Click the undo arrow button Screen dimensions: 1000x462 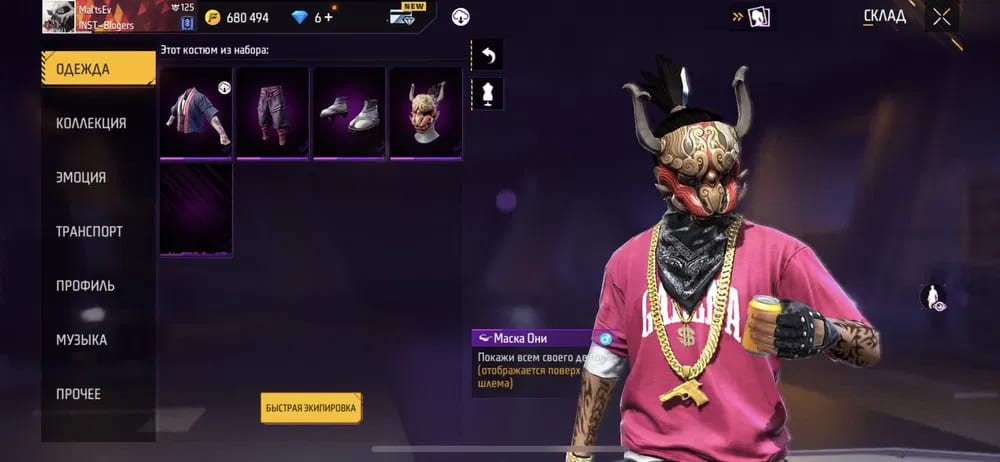(x=489, y=55)
